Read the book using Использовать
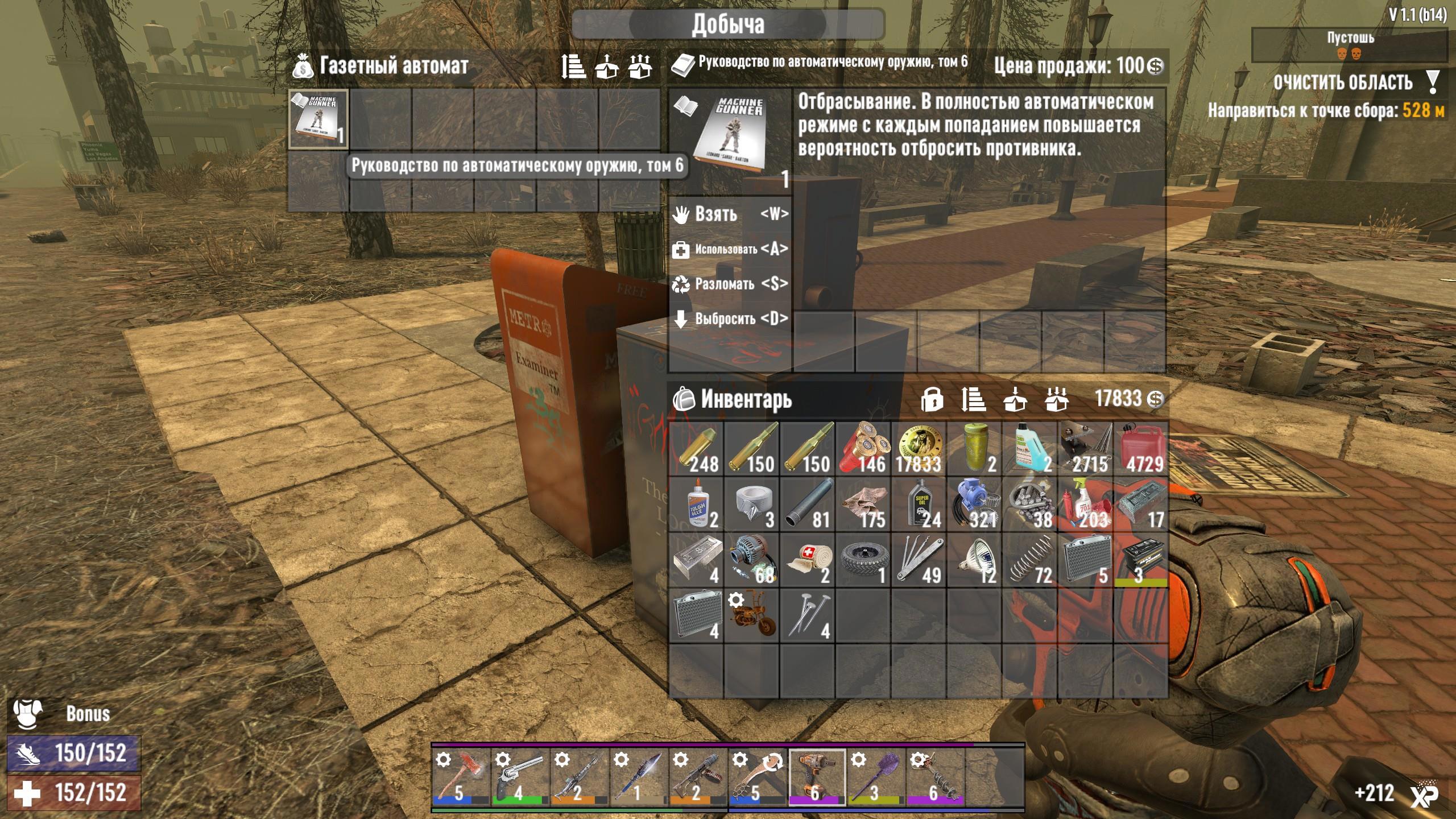 (x=730, y=249)
